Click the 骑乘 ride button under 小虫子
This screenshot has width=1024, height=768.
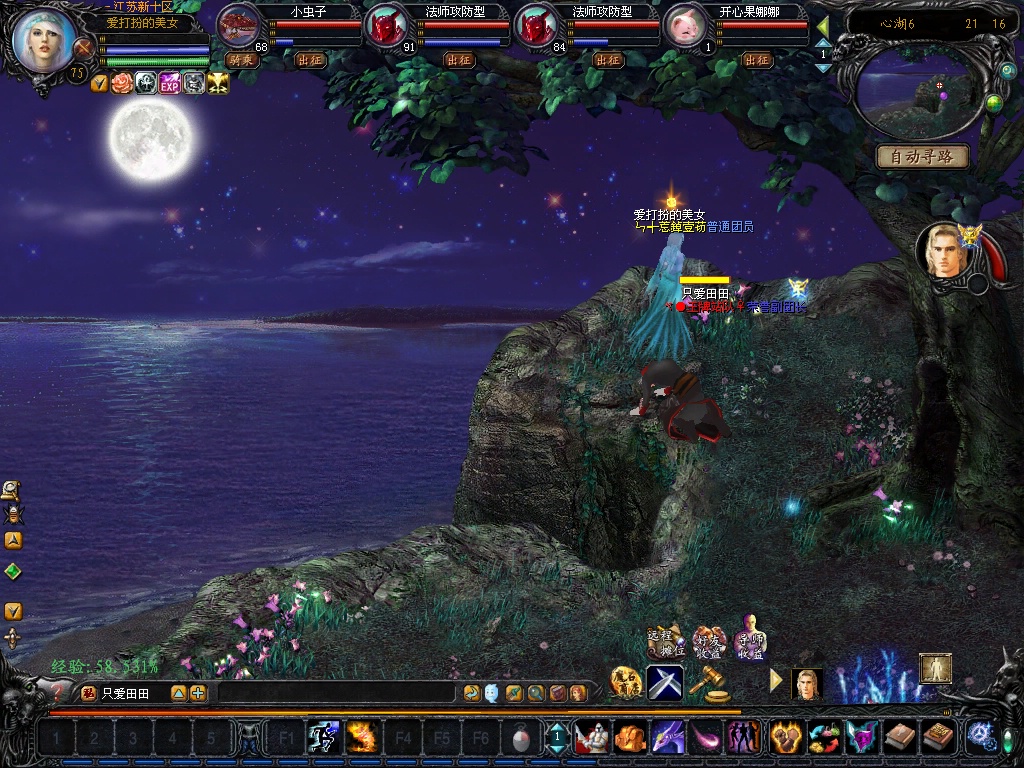pyautogui.click(x=242, y=60)
